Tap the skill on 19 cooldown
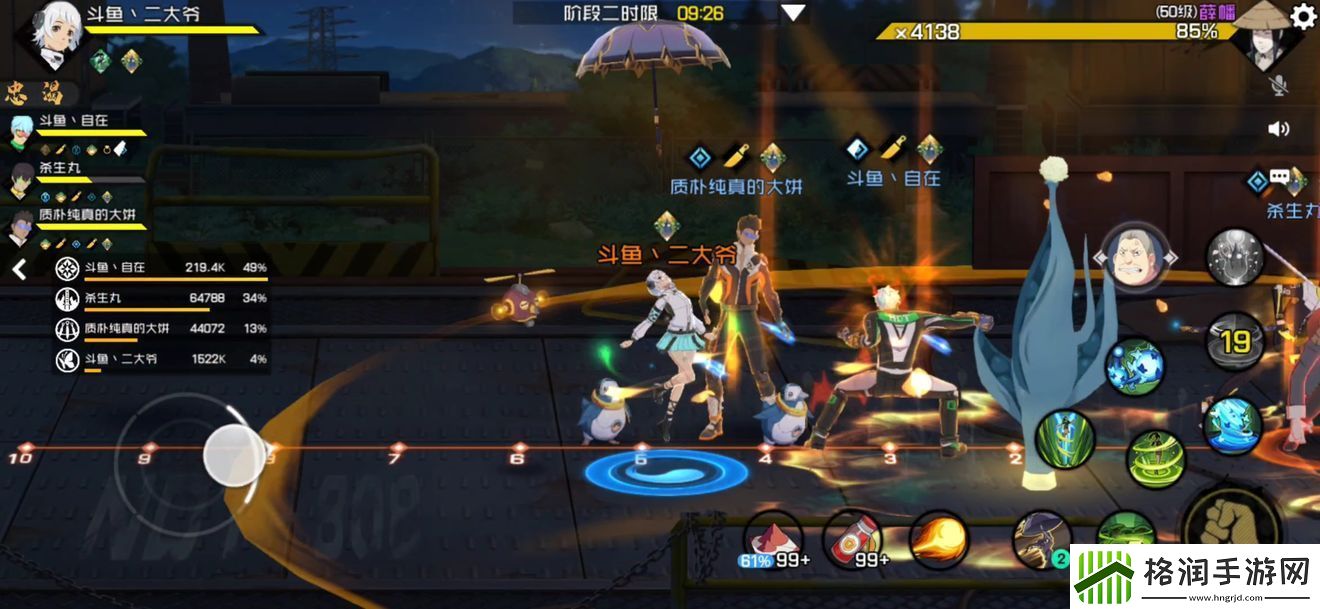Screen dimensions: 1320x609 click(1235, 341)
